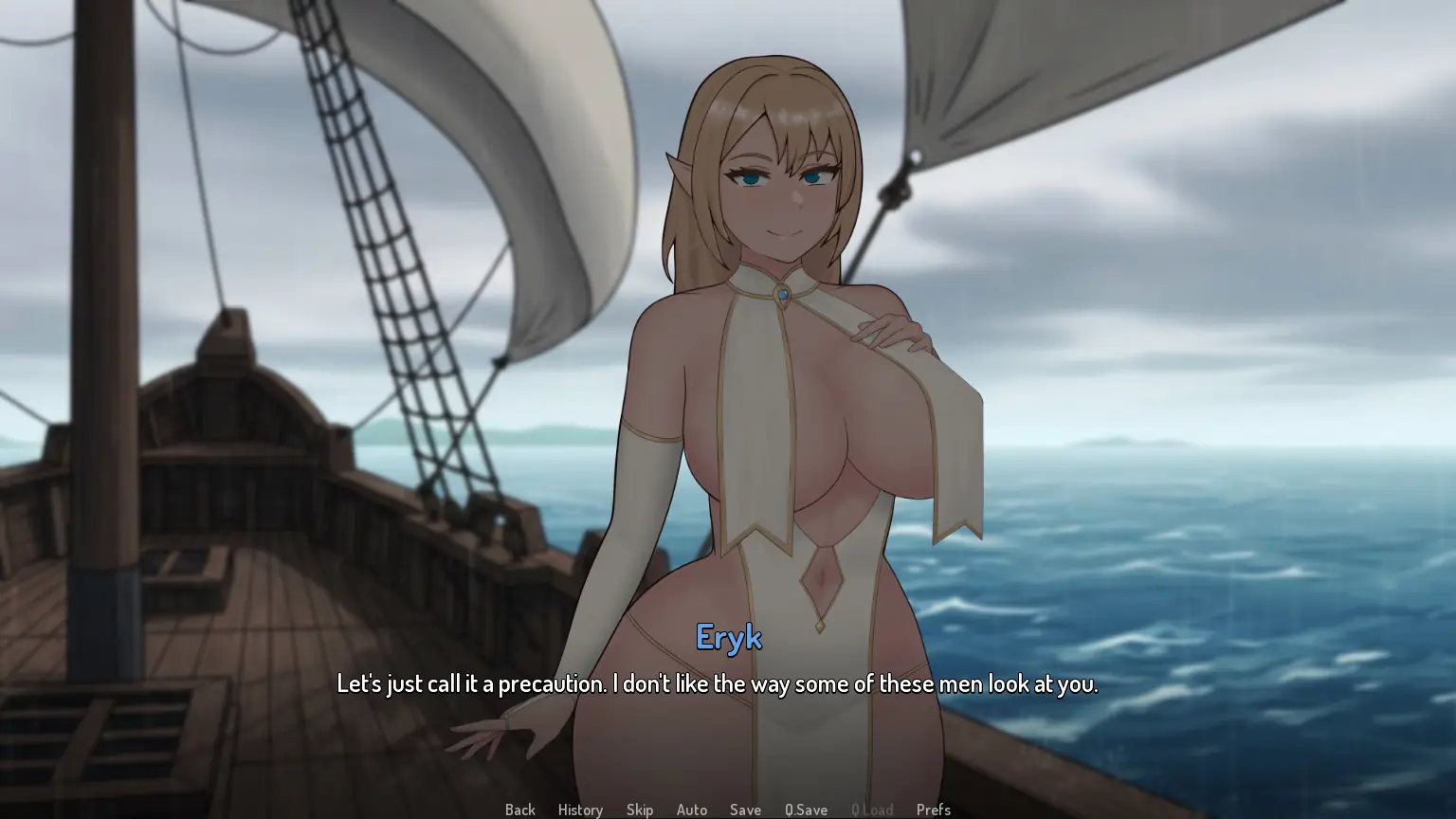Open Prefs settings
The width and height of the screenshot is (1456, 819).
point(934,810)
